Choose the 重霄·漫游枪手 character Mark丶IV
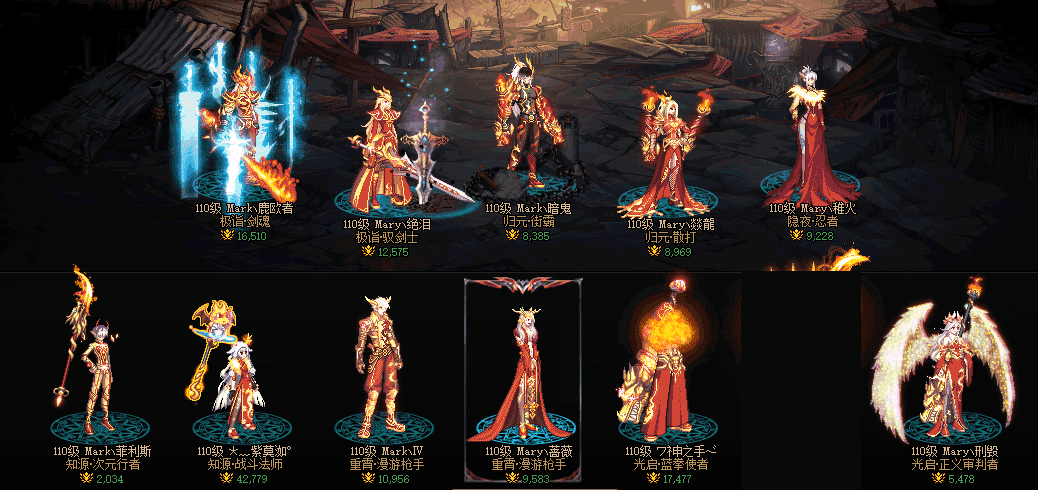1038x490 pixels. (x=376, y=365)
